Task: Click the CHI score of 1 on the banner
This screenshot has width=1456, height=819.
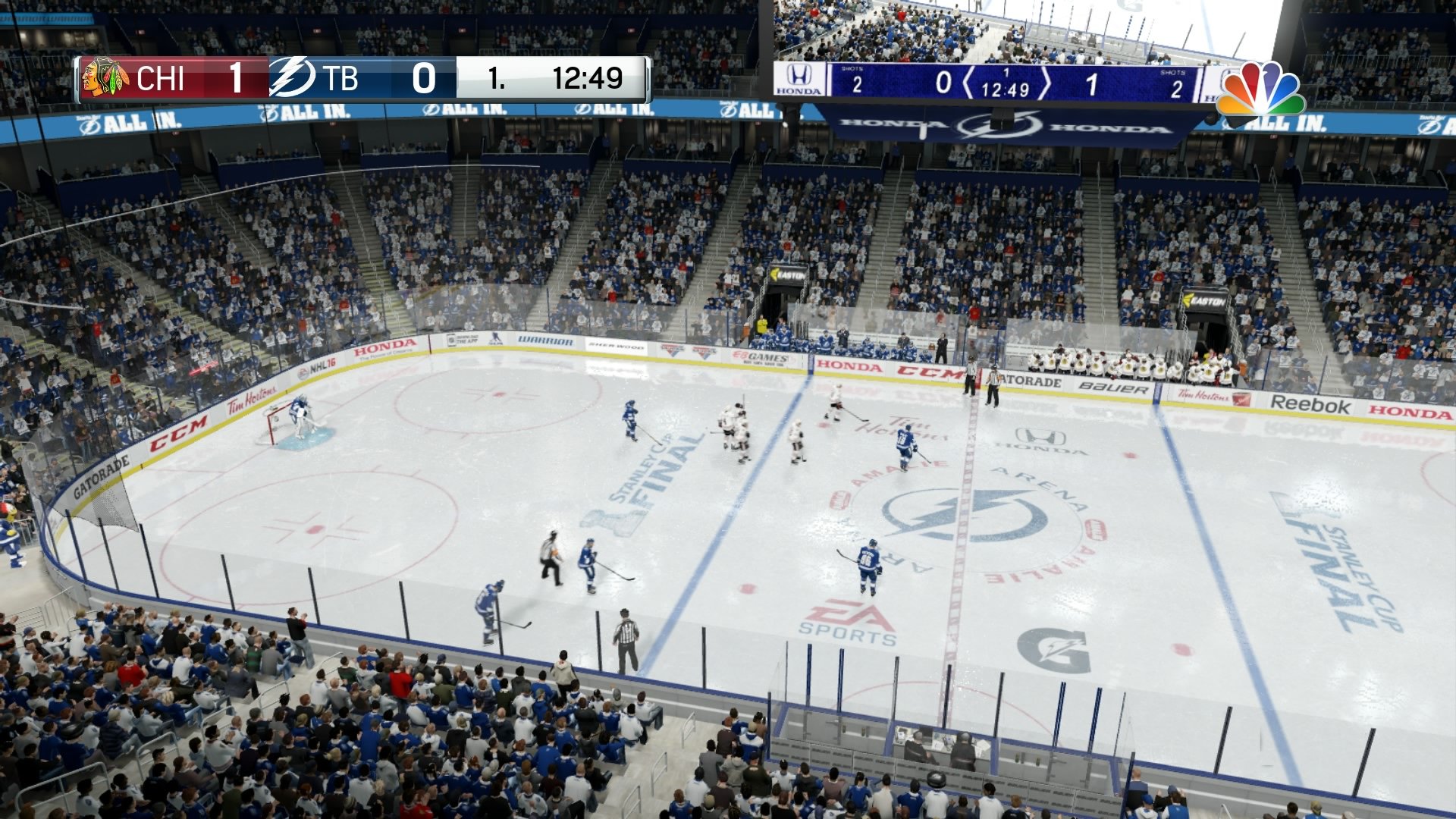Action: click(x=235, y=78)
